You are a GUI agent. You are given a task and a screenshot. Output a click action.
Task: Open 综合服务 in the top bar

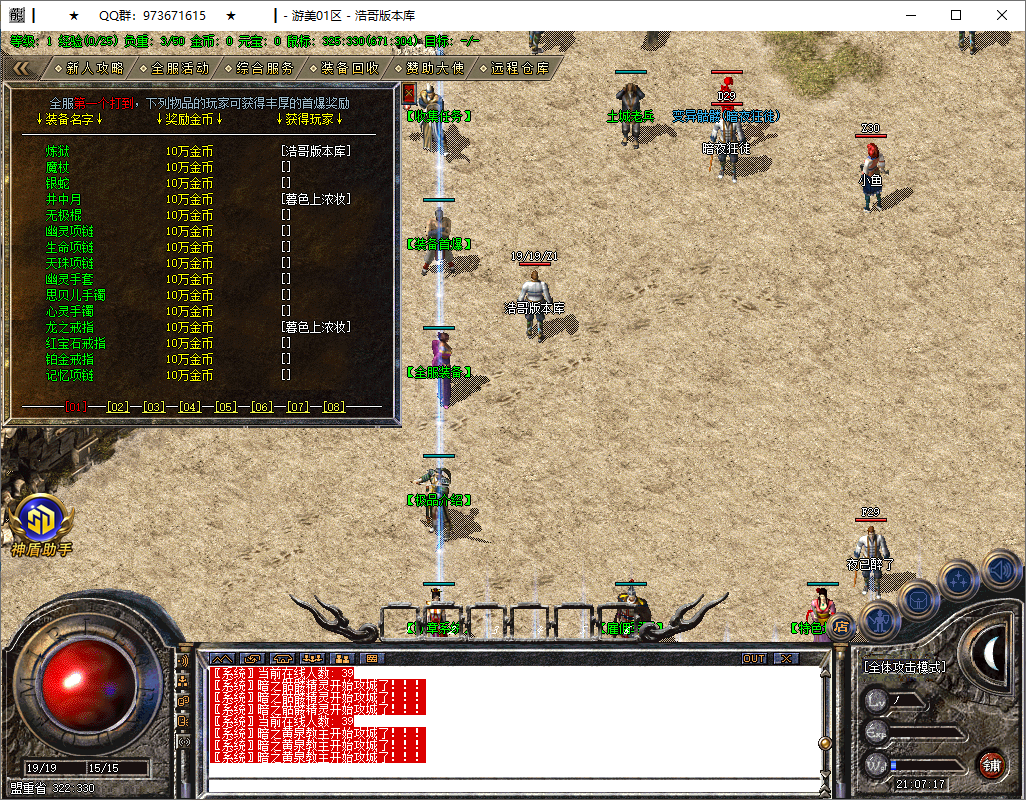pos(265,68)
